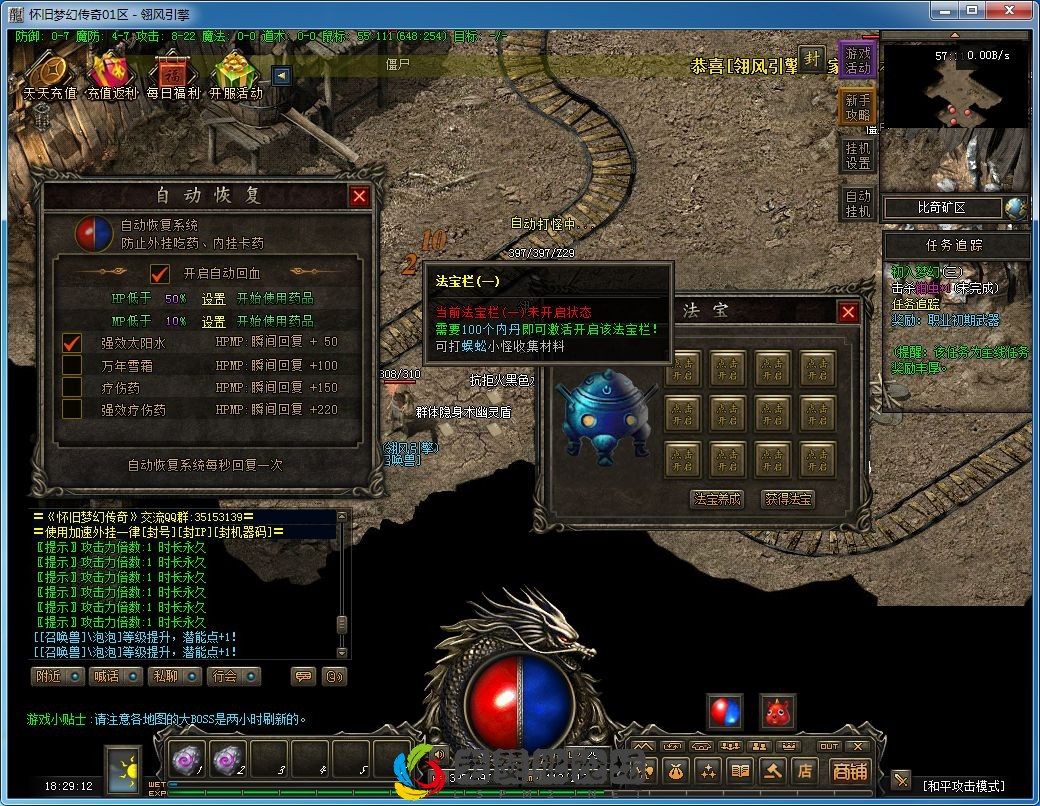Open the 商铺 shop button
Screen dimensions: 1040x806
(x=850, y=771)
